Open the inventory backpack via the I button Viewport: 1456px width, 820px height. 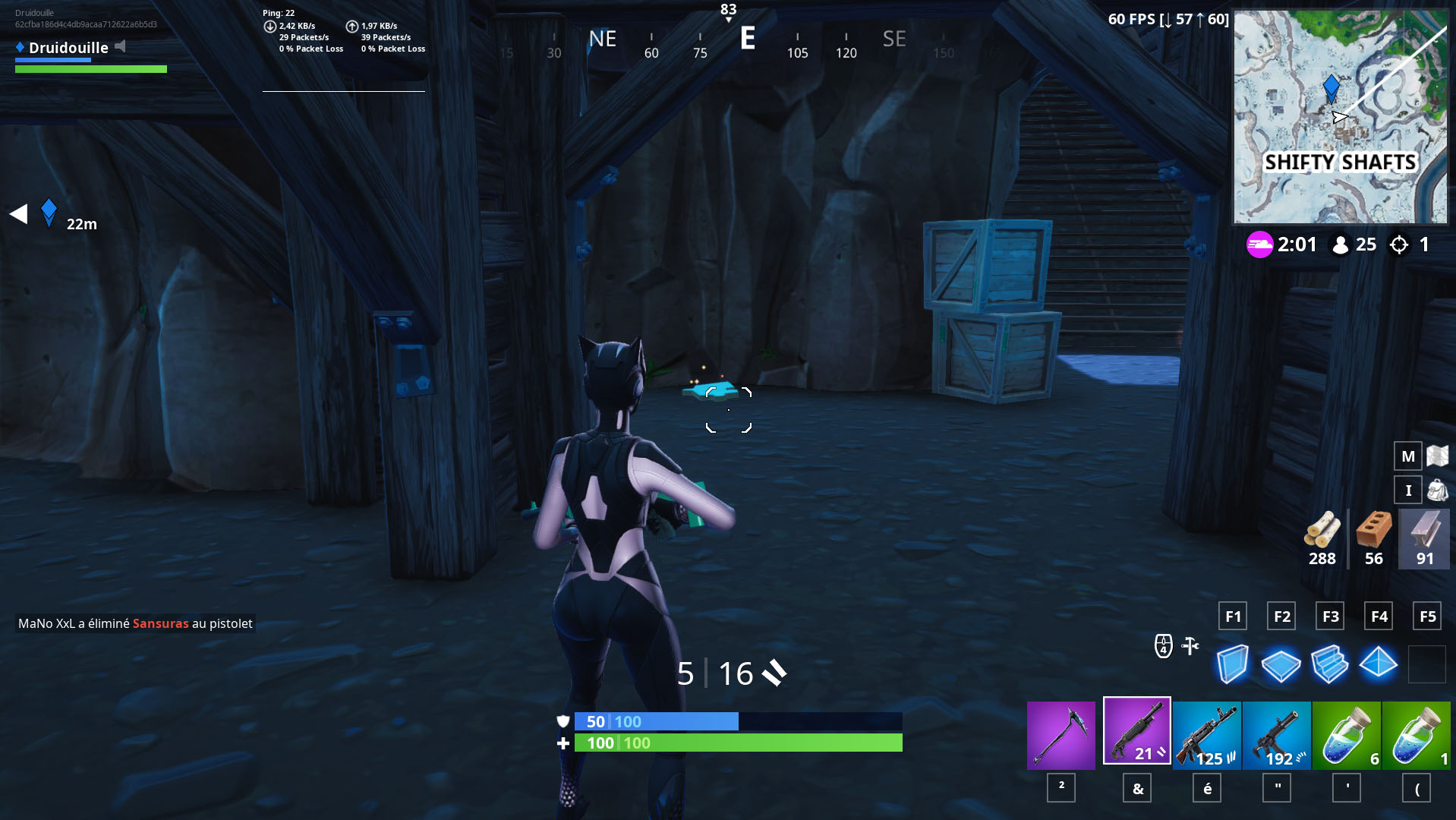coord(1407,490)
